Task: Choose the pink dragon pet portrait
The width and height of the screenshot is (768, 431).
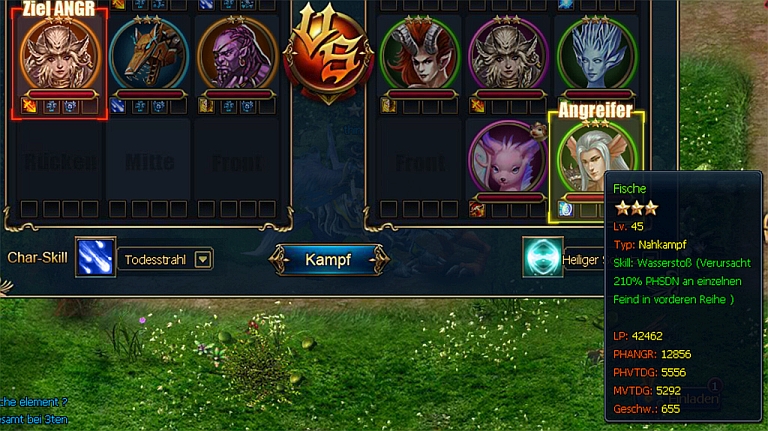Action: (x=507, y=157)
